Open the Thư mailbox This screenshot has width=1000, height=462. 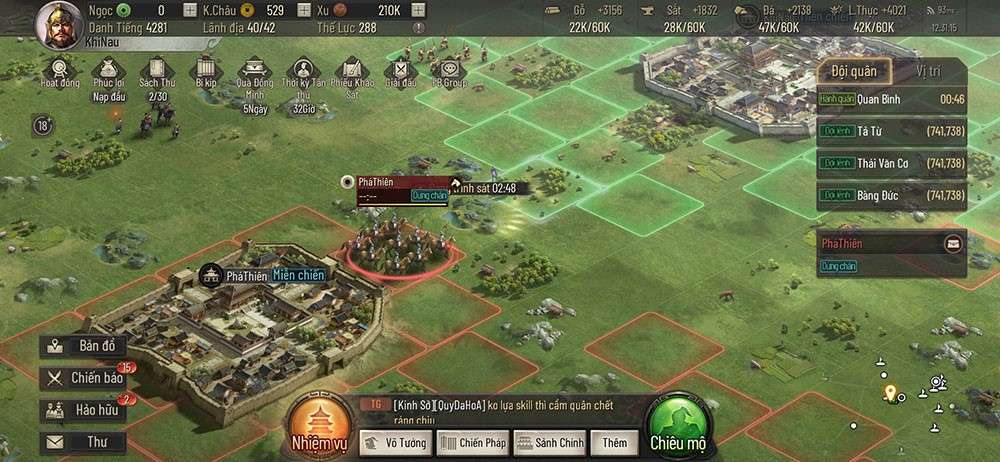(84, 442)
